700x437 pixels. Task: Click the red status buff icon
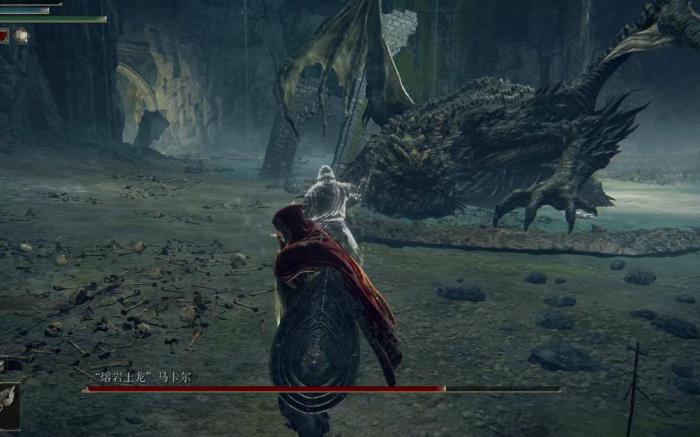[x=4, y=36]
